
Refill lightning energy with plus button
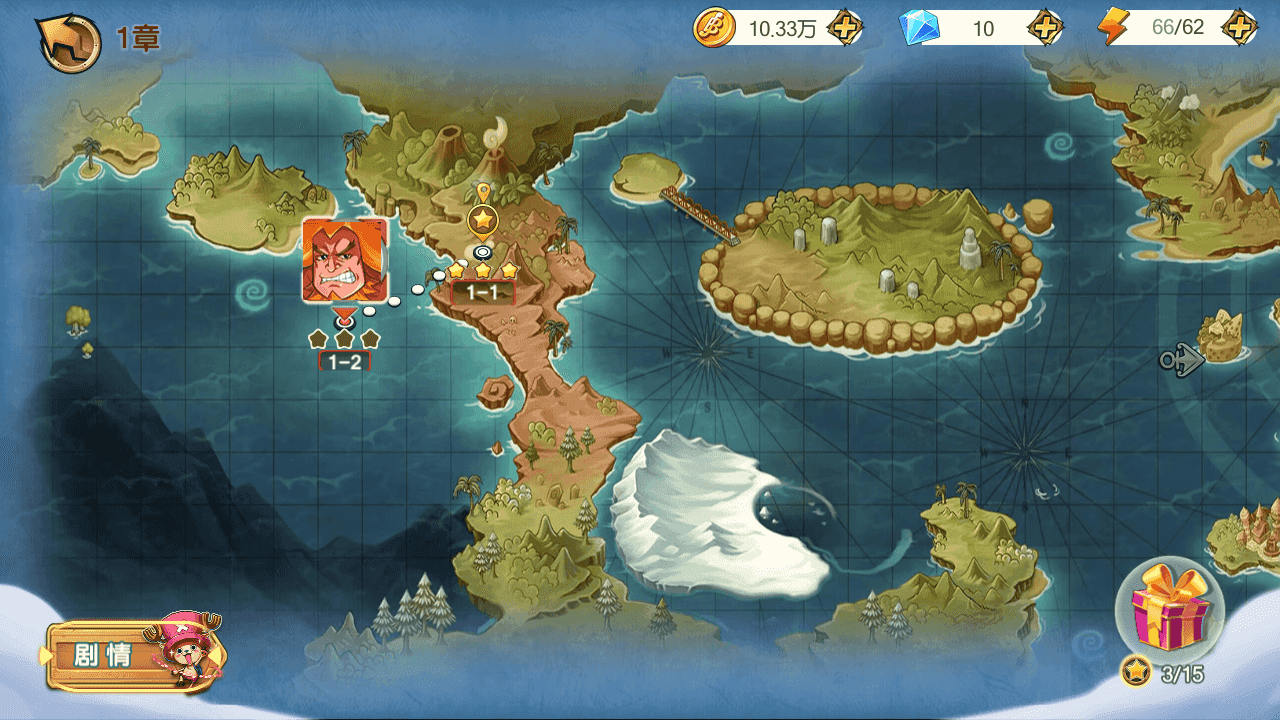tap(1239, 28)
